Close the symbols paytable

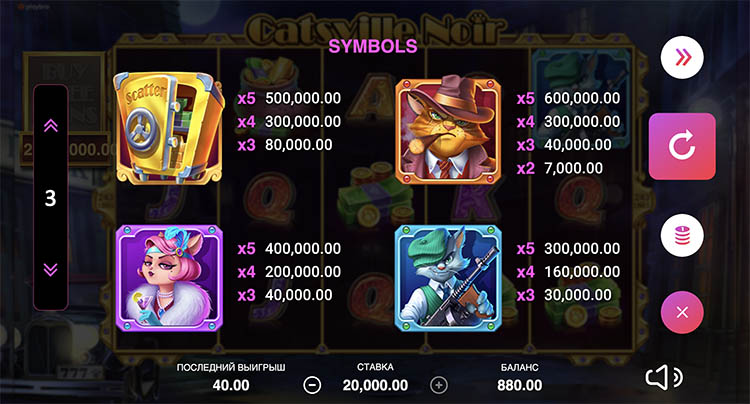[682, 312]
